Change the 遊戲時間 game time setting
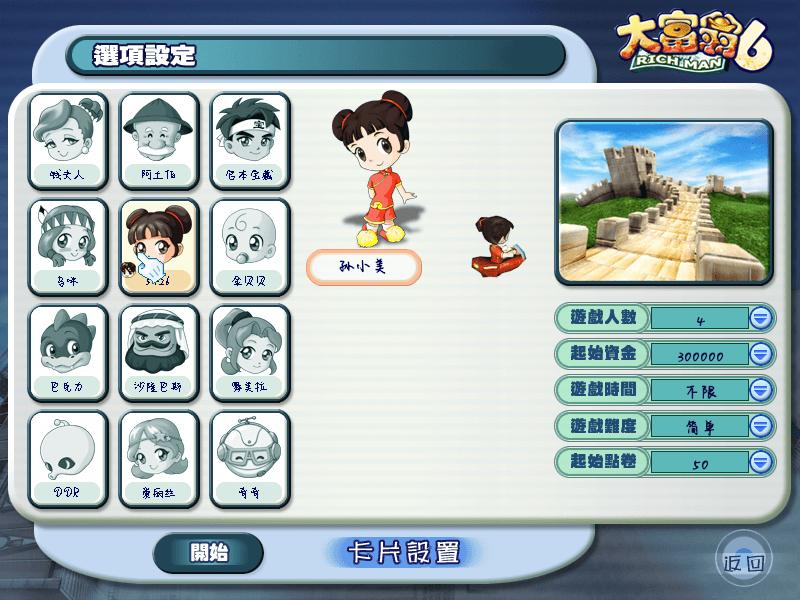Screen dimensions: 800x600 point(761,390)
